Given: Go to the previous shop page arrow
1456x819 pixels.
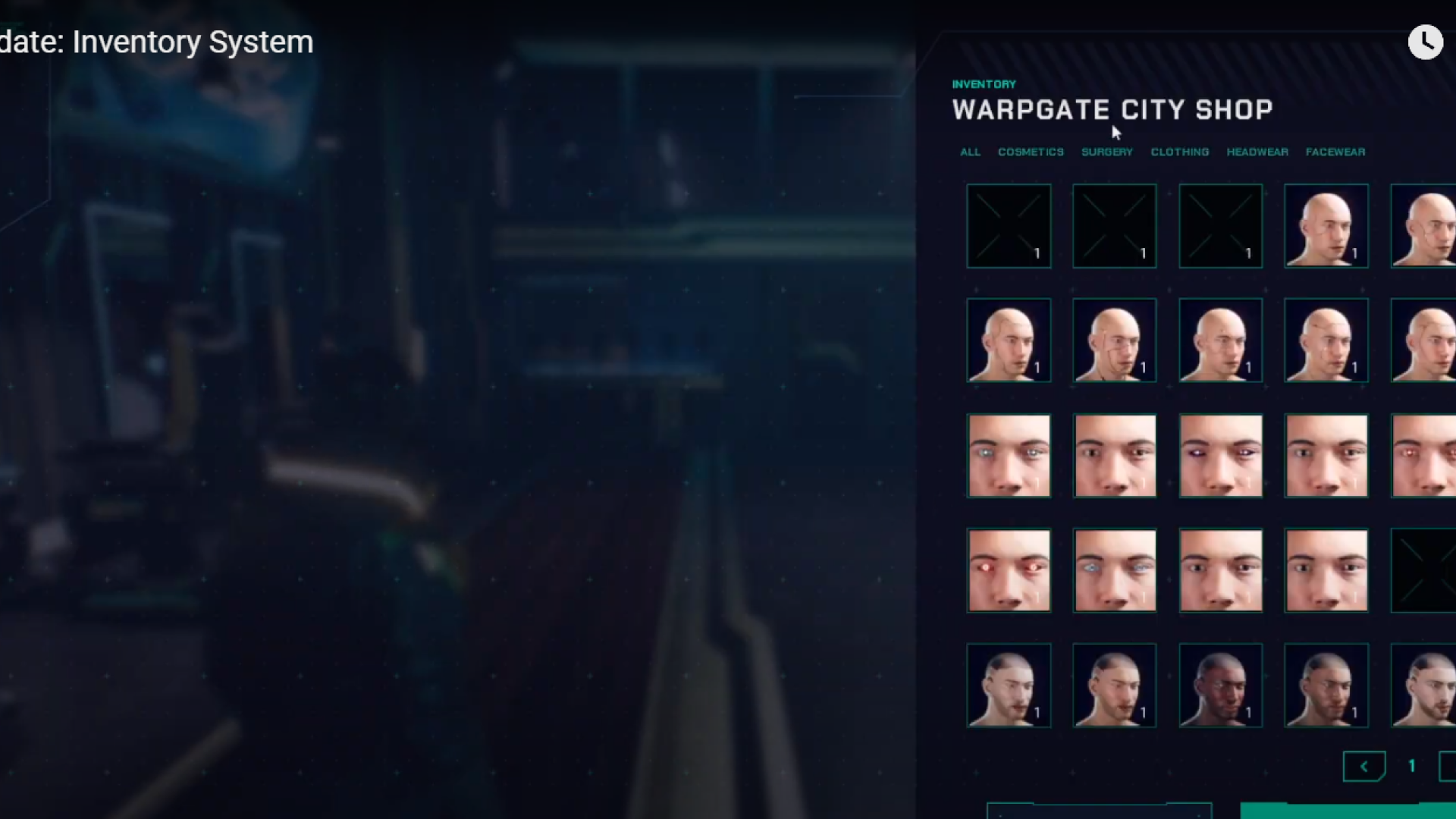Looking at the screenshot, I should pos(1363,767).
